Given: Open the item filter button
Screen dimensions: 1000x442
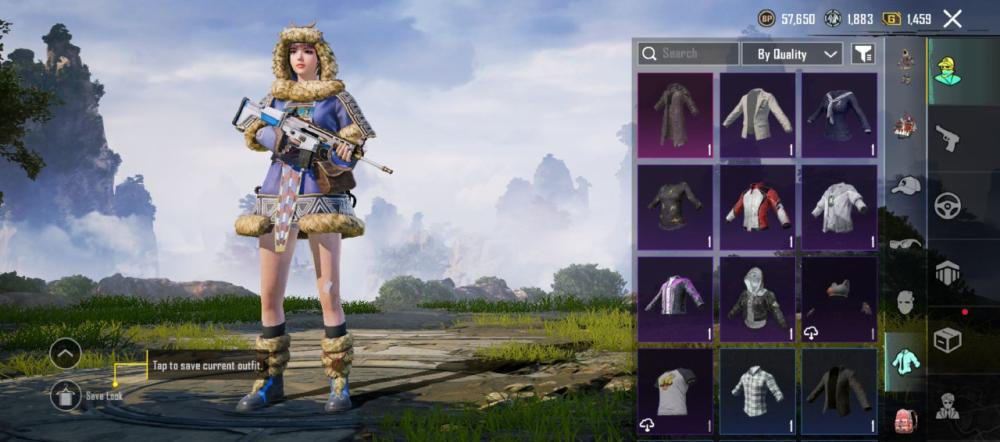Looking at the screenshot, I should pyautogui.click(x=863, y=54).
